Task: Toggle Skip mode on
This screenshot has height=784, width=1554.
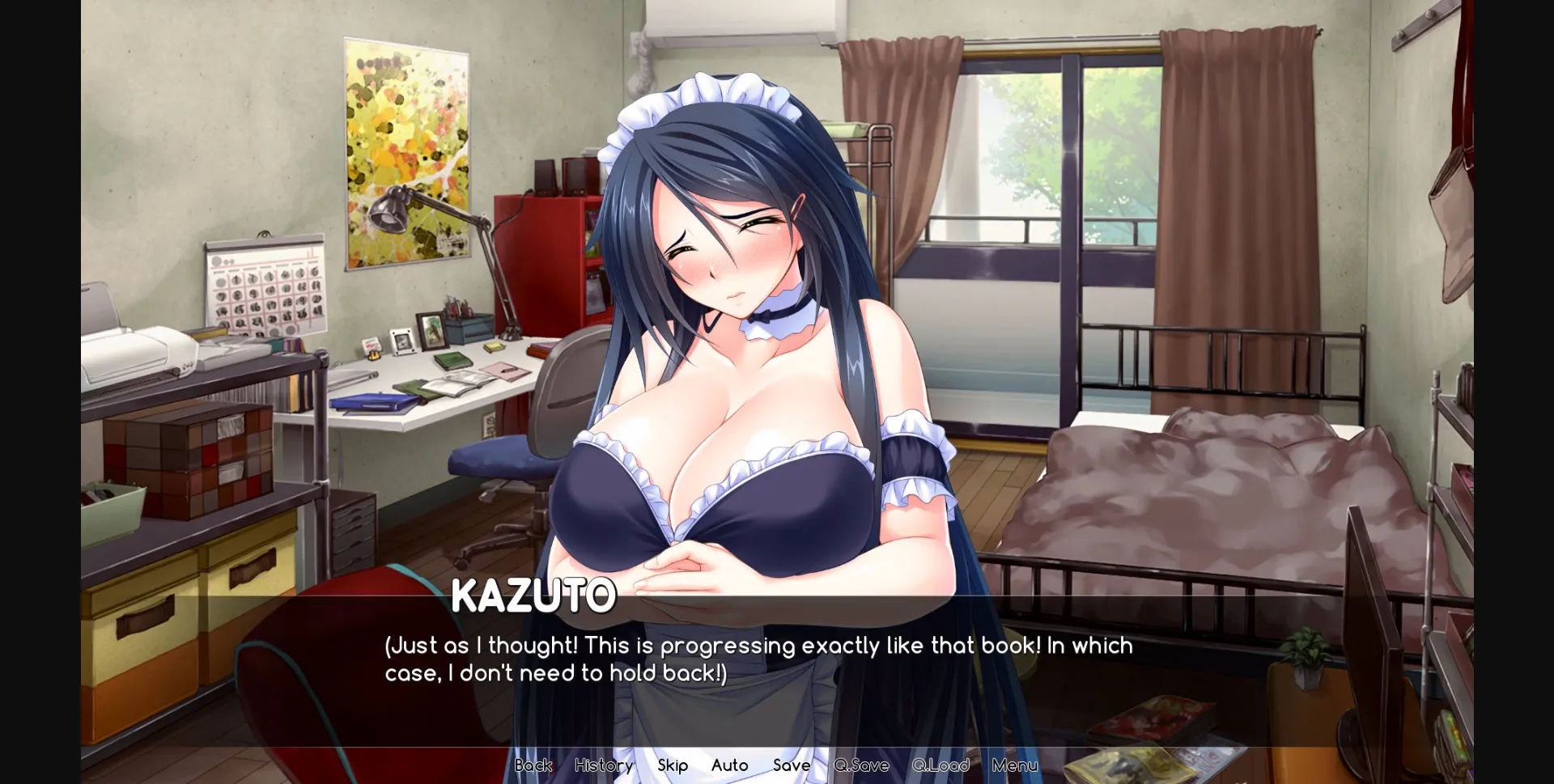Action: click(673, 765)
